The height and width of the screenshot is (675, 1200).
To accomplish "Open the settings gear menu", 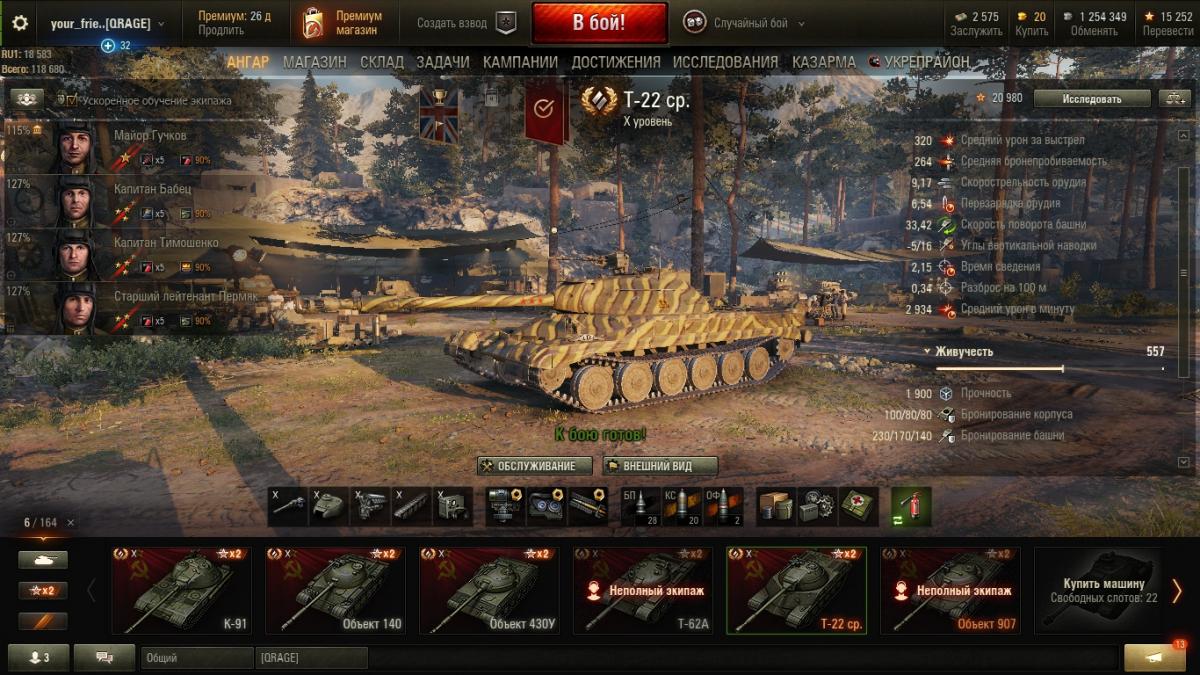I will [20, 23].
